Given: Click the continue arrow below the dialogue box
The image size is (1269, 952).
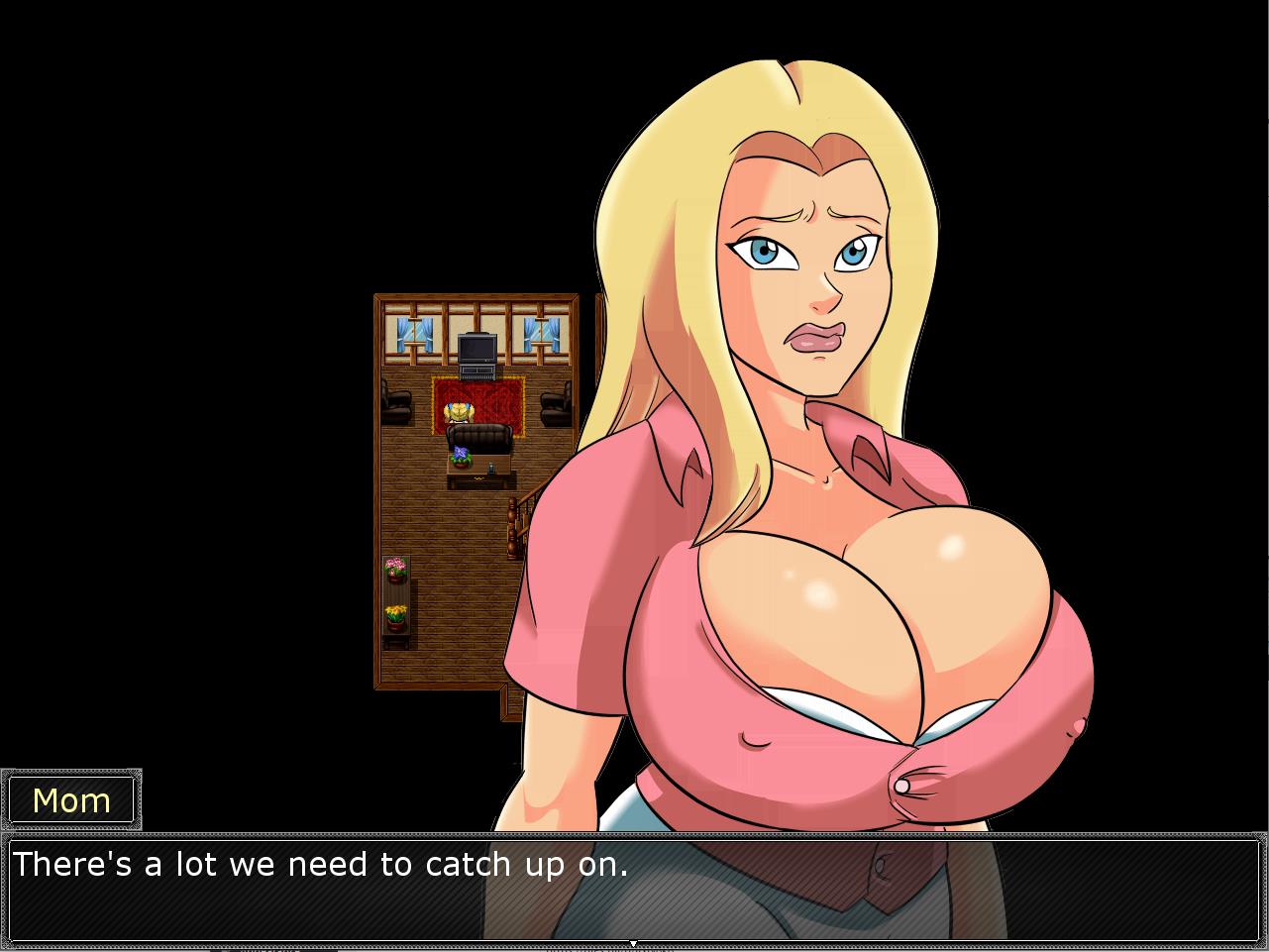Looking at the screenshot, I should tap(634, 944).
